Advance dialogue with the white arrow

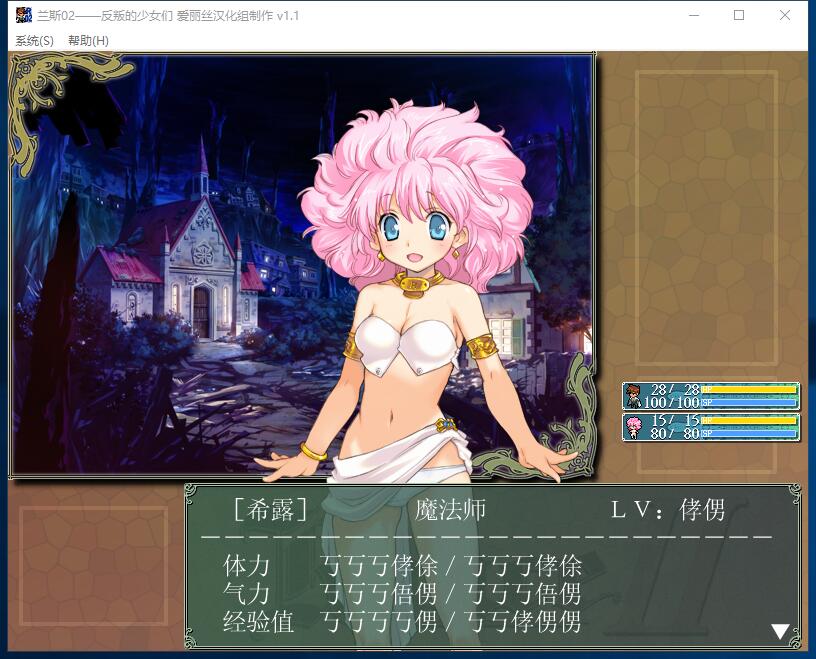point(780,631)
